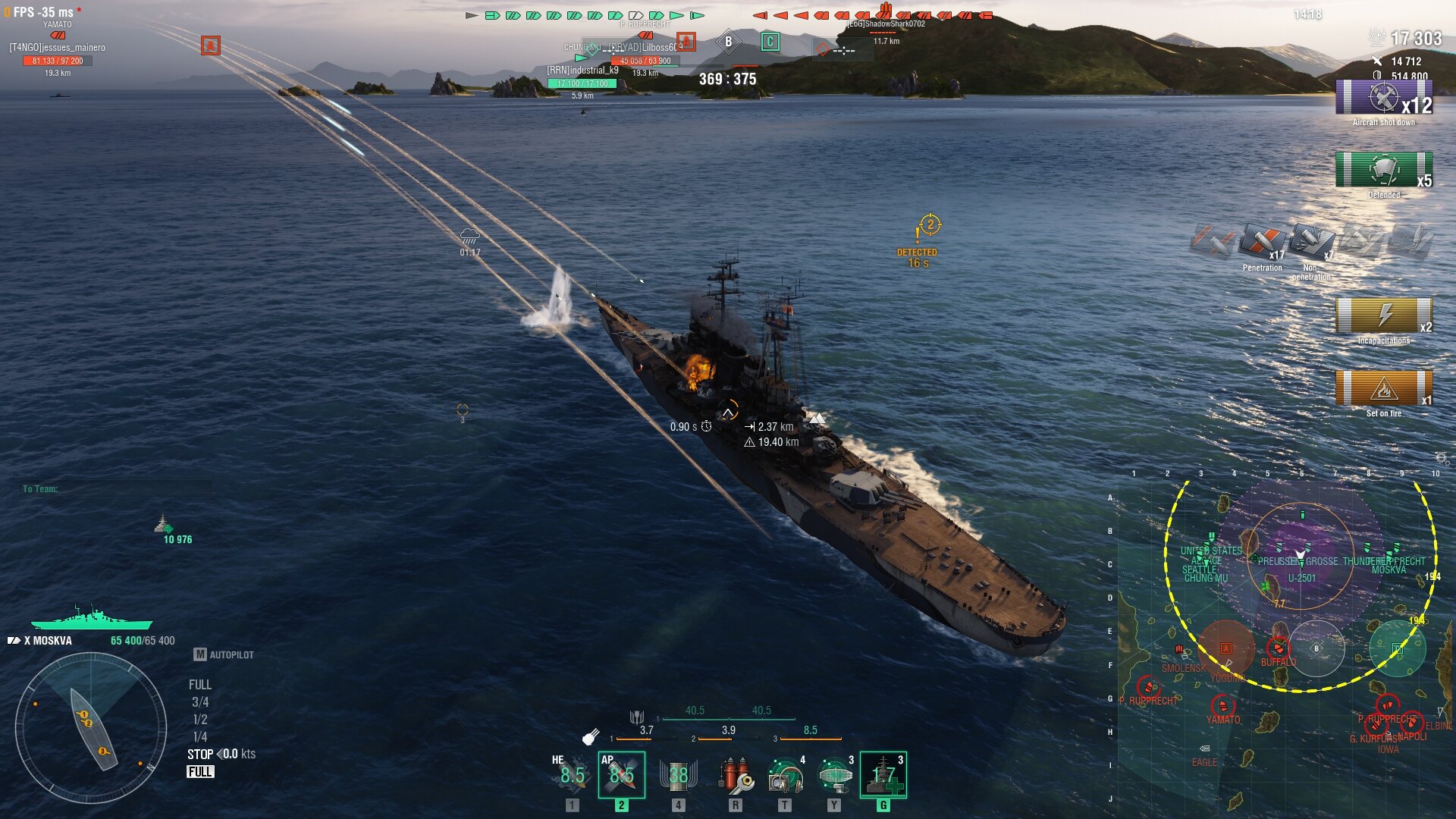This screenshot has height=819, width=1456.
Task: Click the enemy Yamato marker on the minimap
Action: click(x=1222, y=707)
